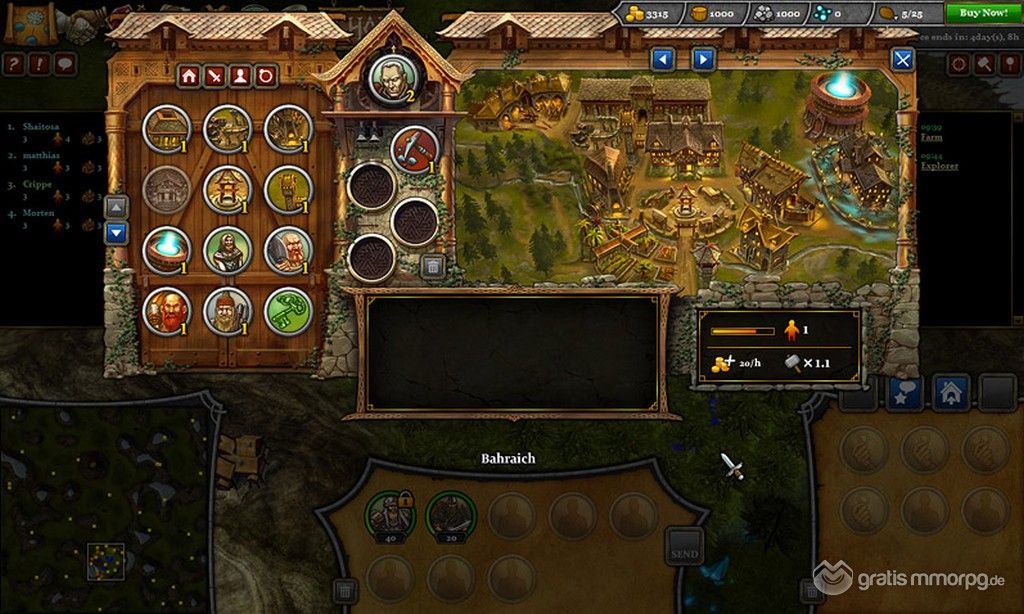1024x614 pixels.
Task: Switch to the house buildings tab
Action: point(188,75)
